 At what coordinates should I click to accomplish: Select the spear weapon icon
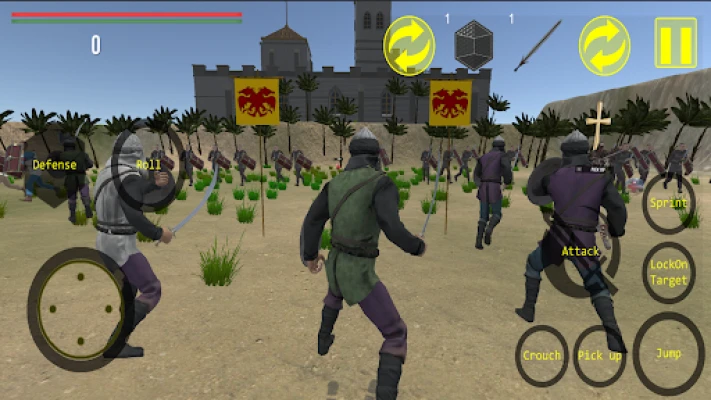pyautogui.click(x=538, y=45)
